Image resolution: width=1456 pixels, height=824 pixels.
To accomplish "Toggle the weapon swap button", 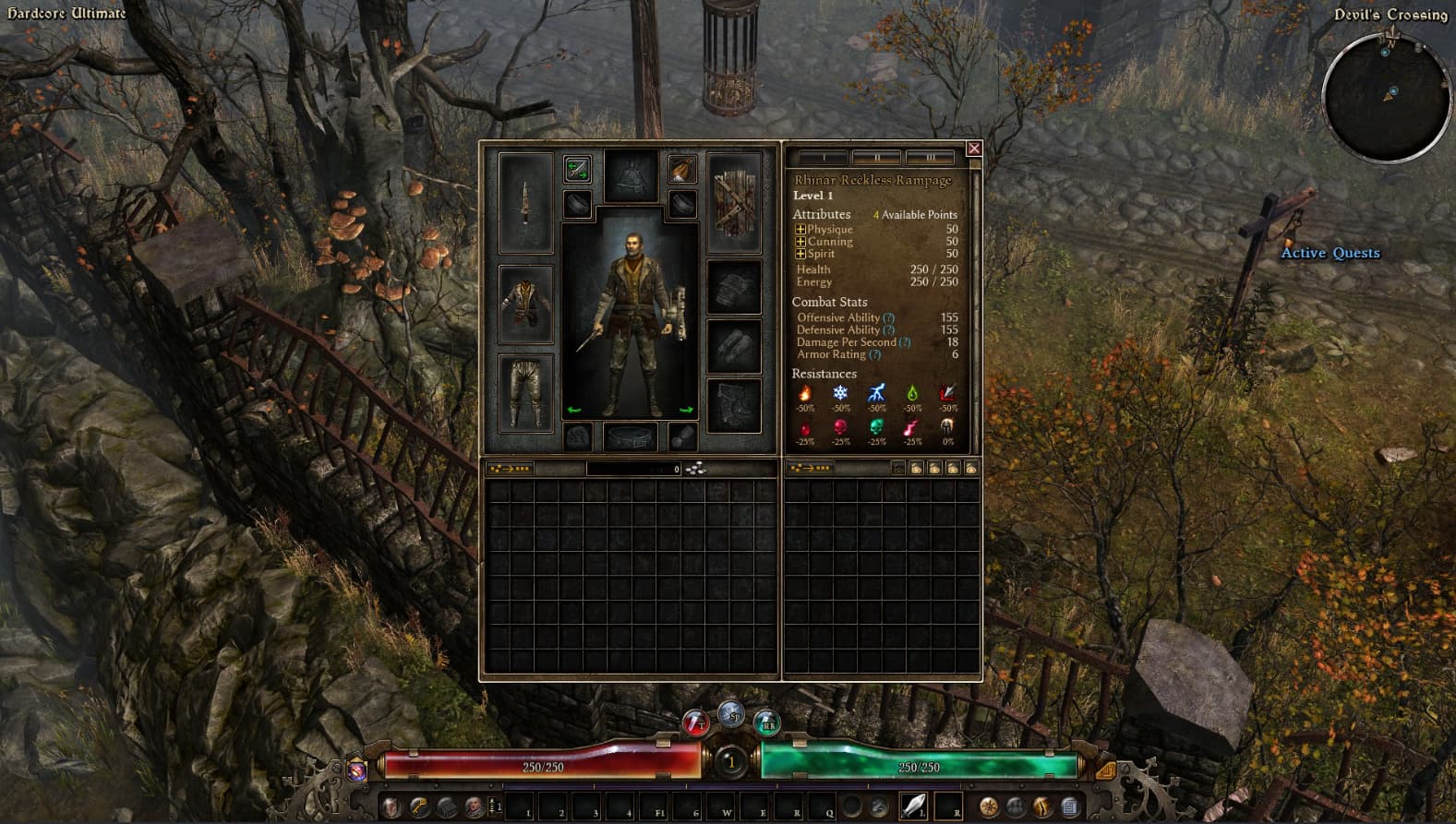I will pos(577,169).
